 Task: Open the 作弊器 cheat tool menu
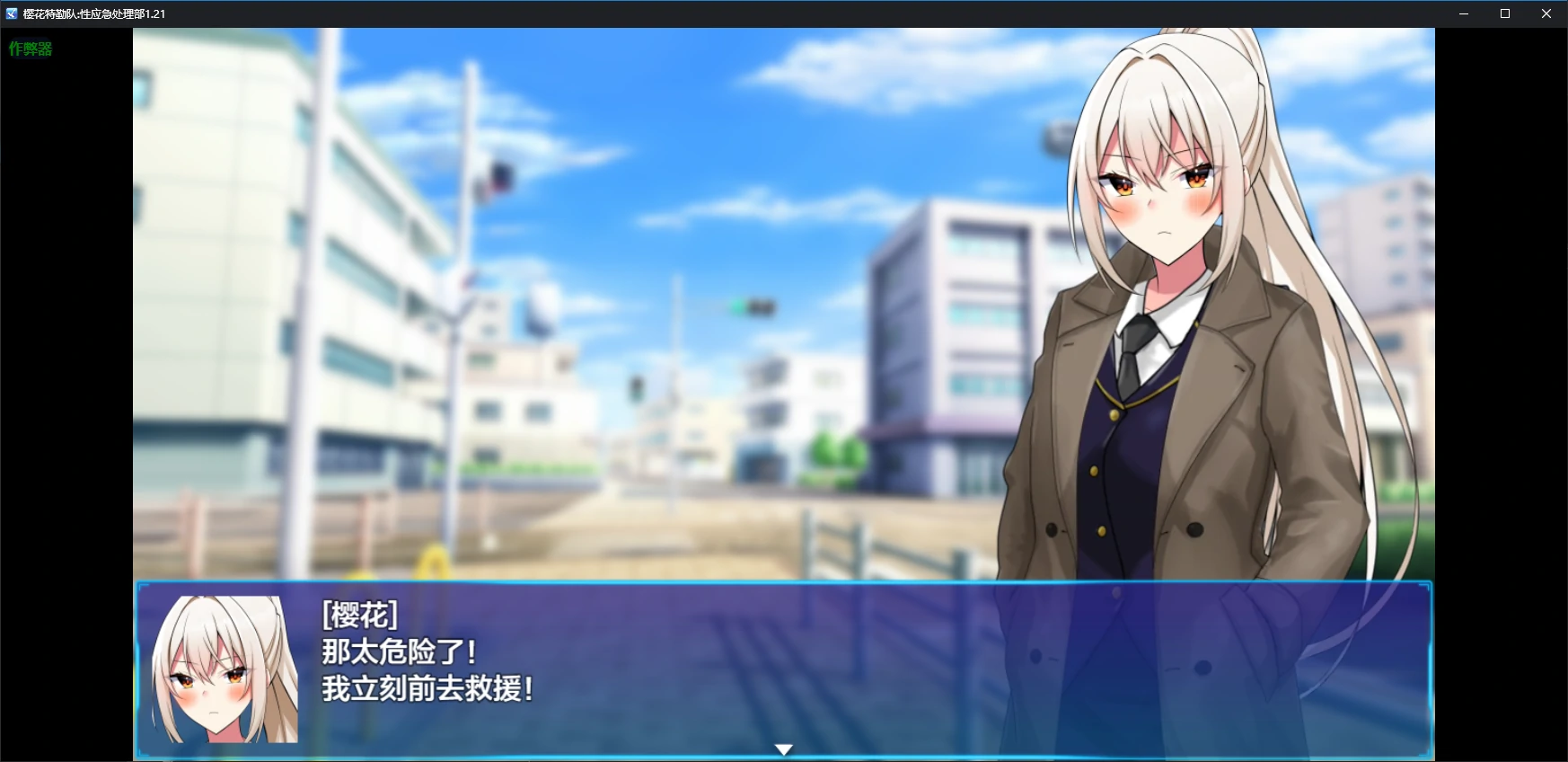(x=30, y=49)
